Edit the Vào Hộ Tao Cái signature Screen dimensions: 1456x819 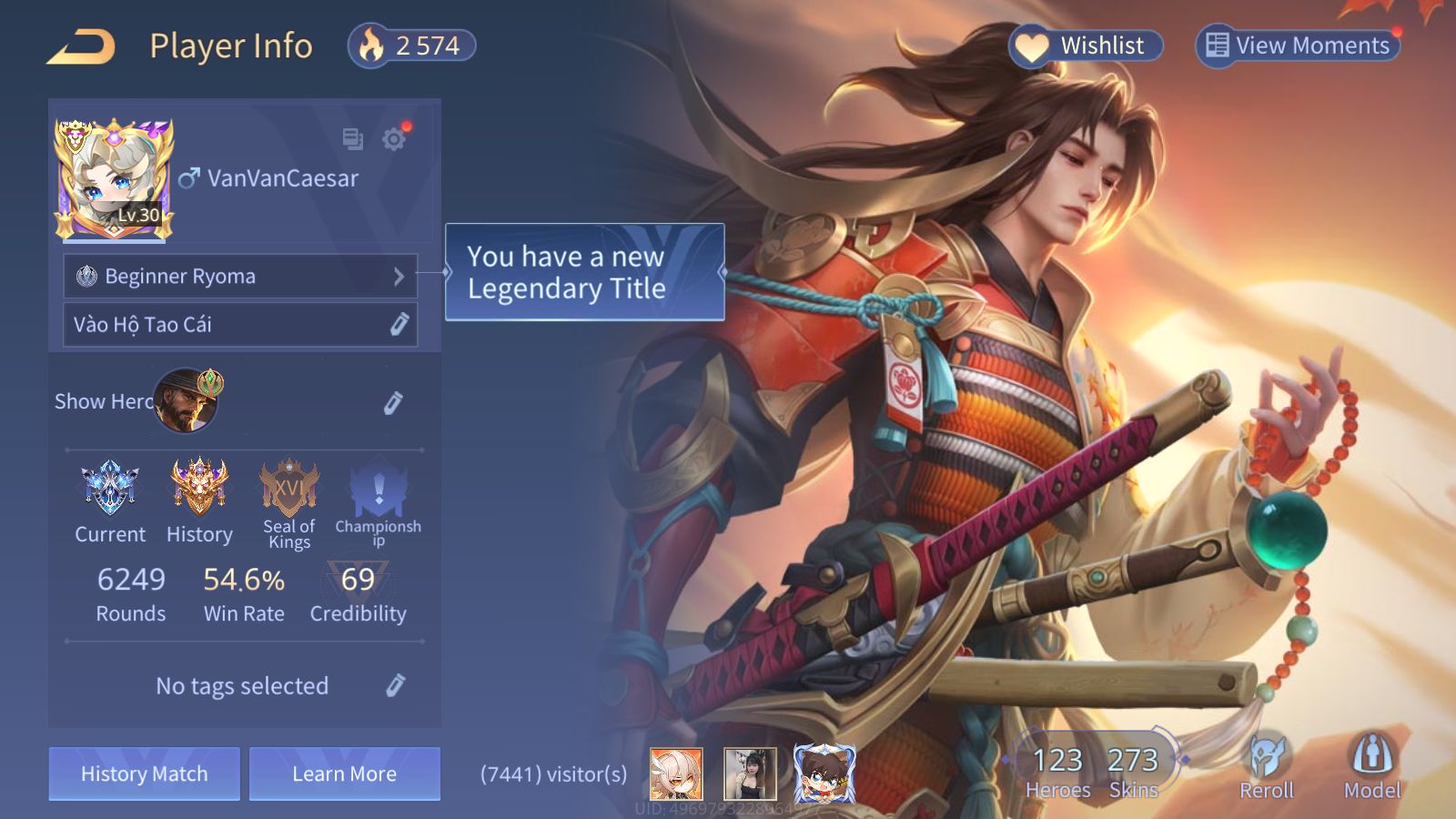(x=399, y=325)
